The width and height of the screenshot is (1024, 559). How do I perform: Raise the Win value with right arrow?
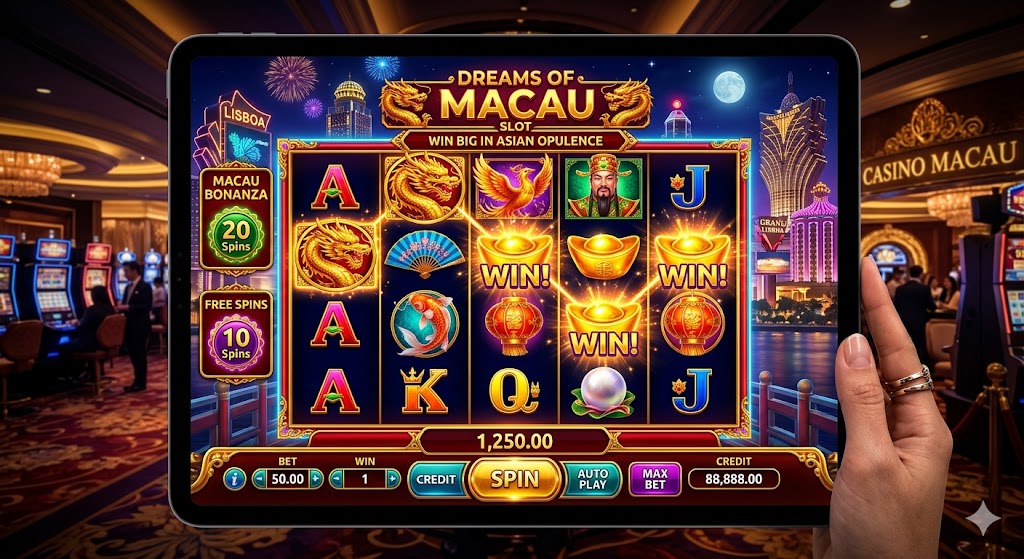pyautogui.click(x=393, y=479)
